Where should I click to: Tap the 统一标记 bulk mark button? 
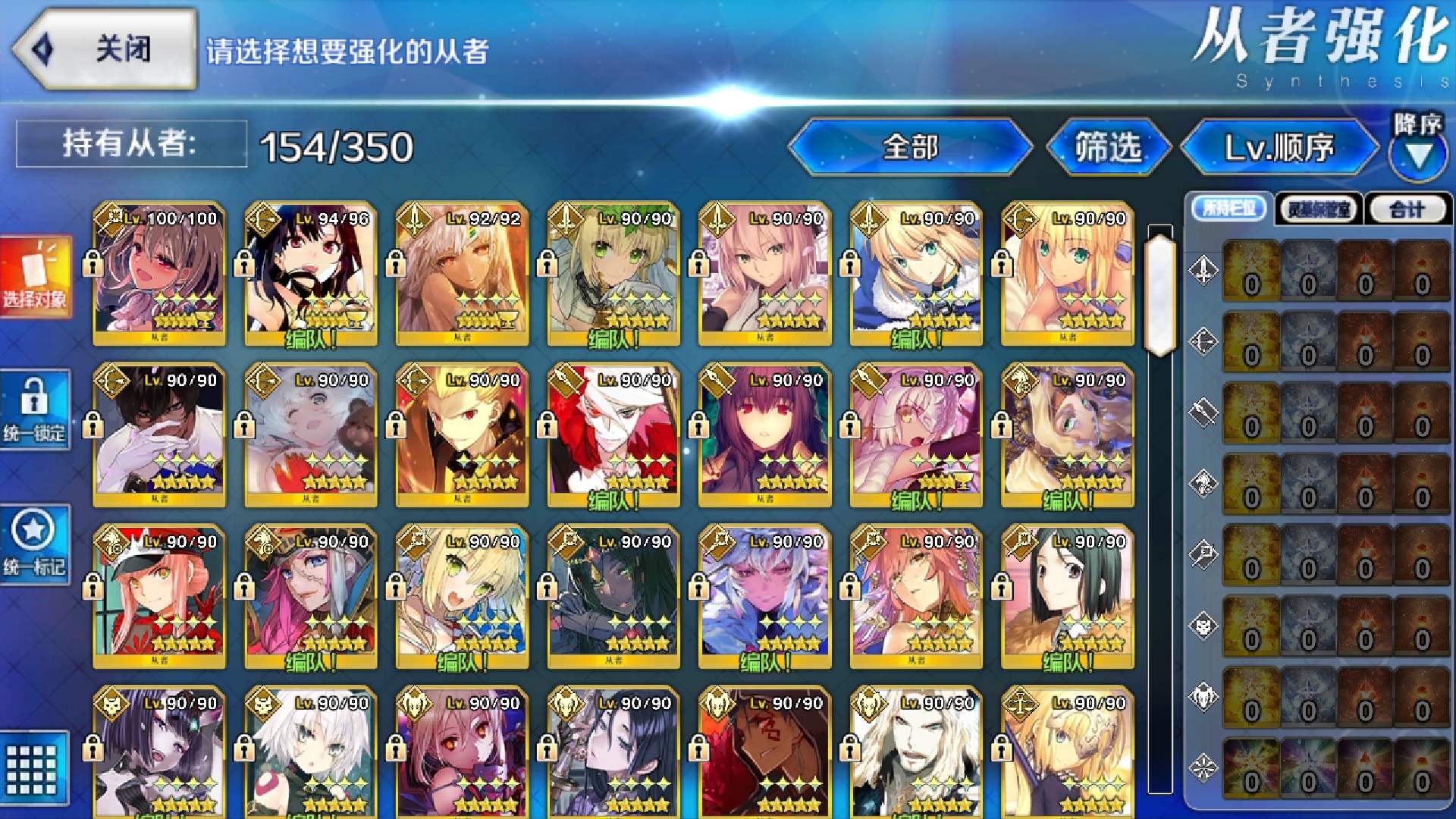(x=35, y=544)
